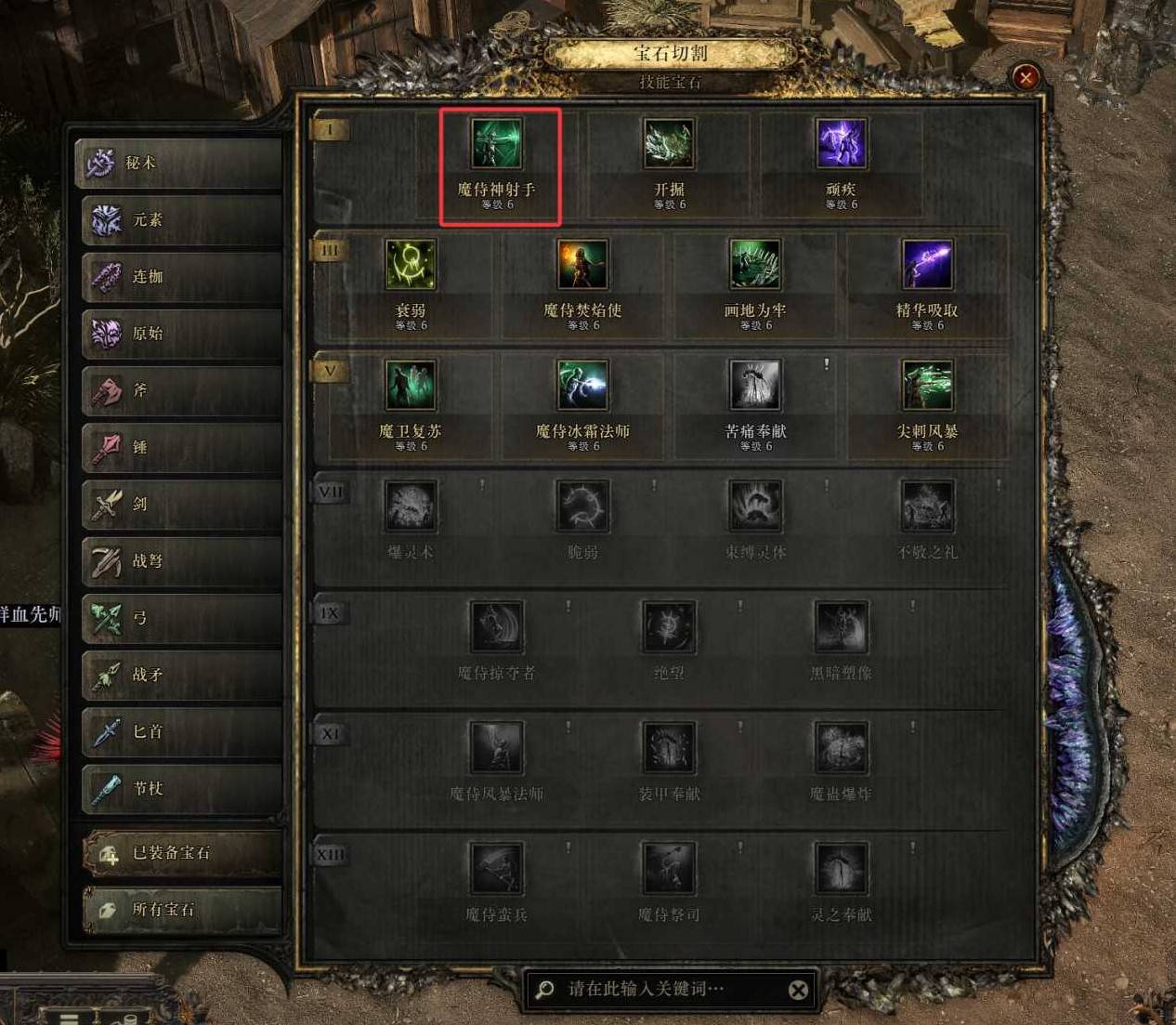
Task: Open the 节杖 gem category
Action: click(x=181, y=789)
